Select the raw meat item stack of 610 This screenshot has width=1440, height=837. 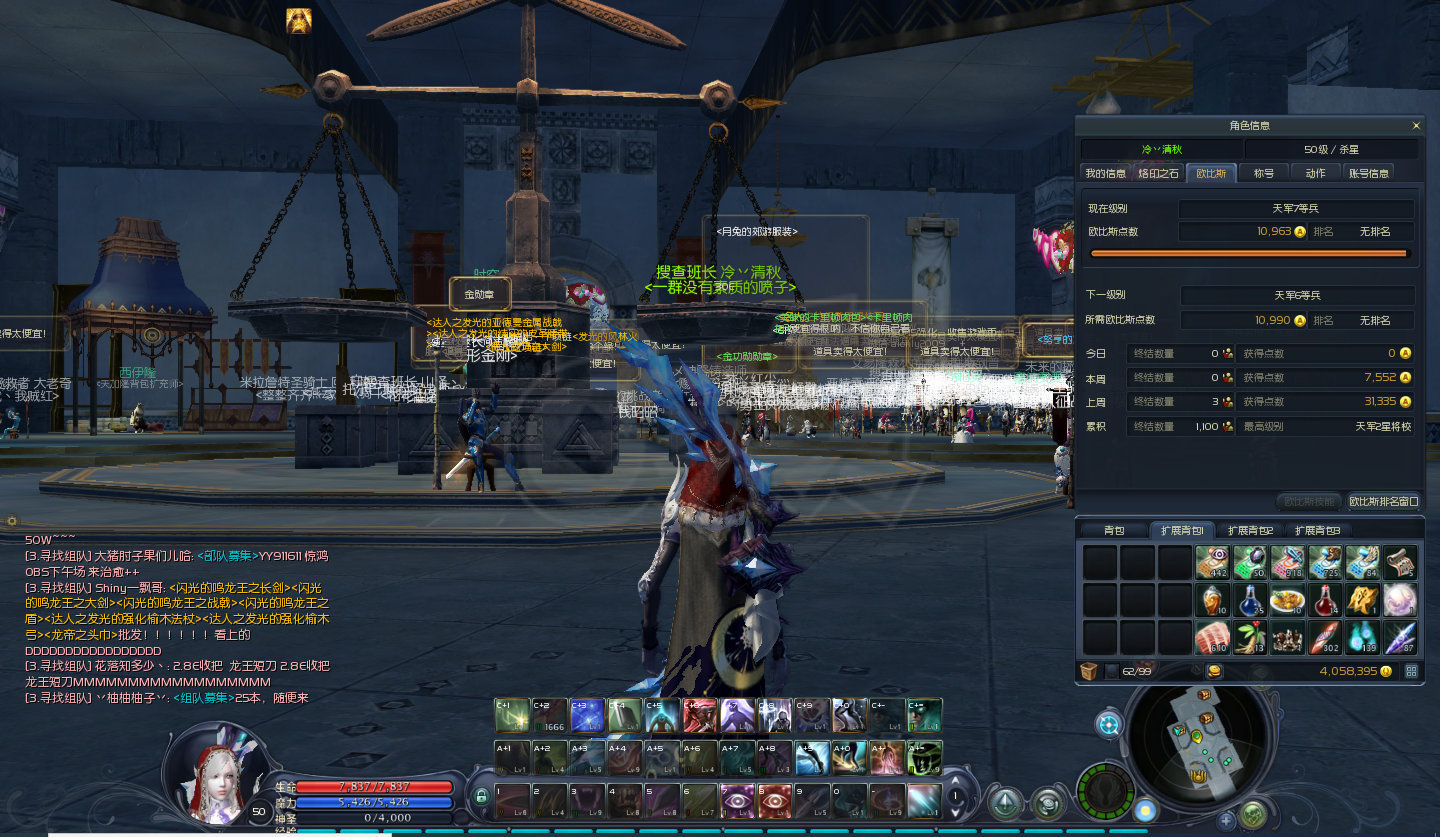[1212, 637]
